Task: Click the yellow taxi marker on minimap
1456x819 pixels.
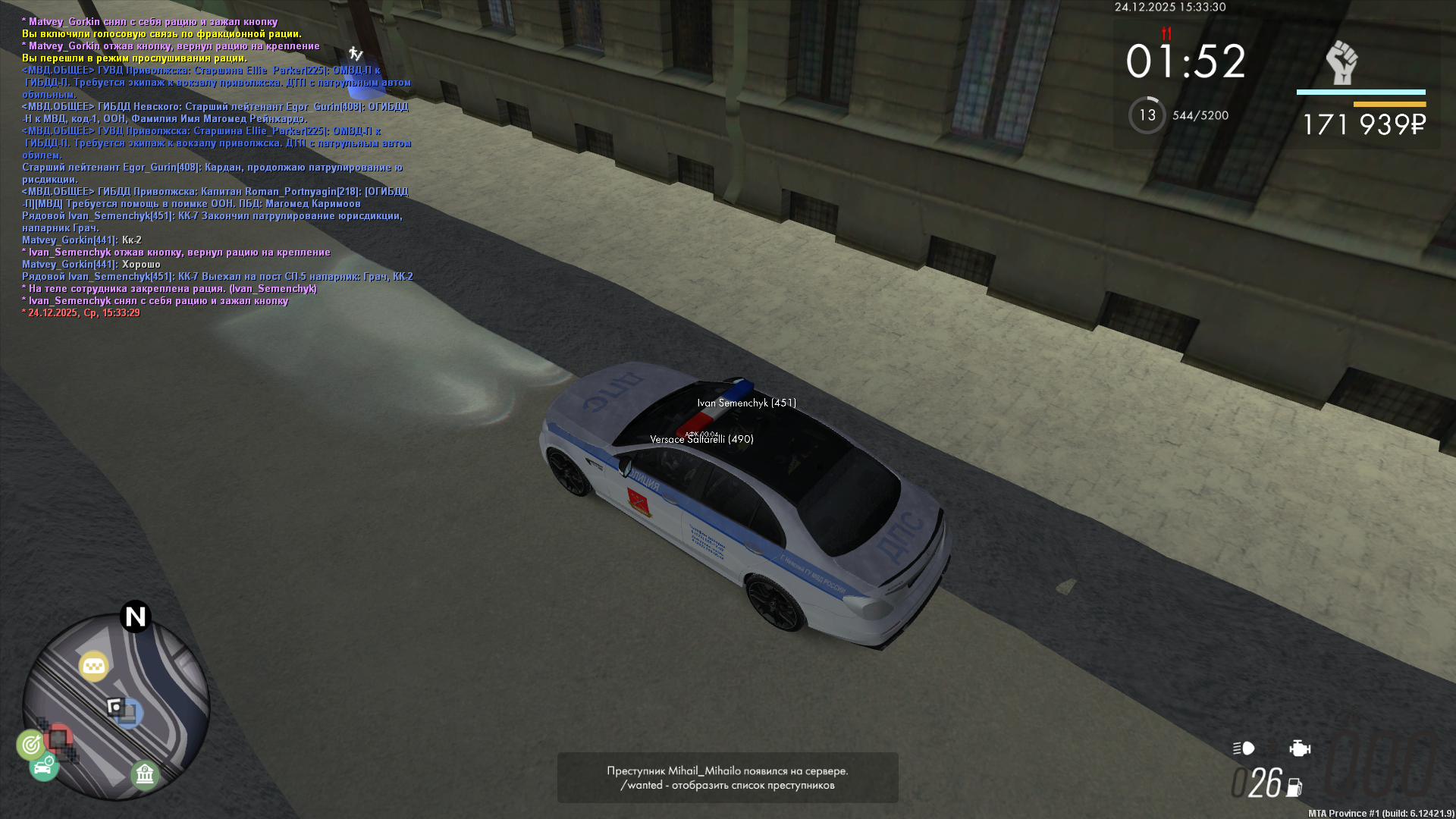Action: point(94,666)
